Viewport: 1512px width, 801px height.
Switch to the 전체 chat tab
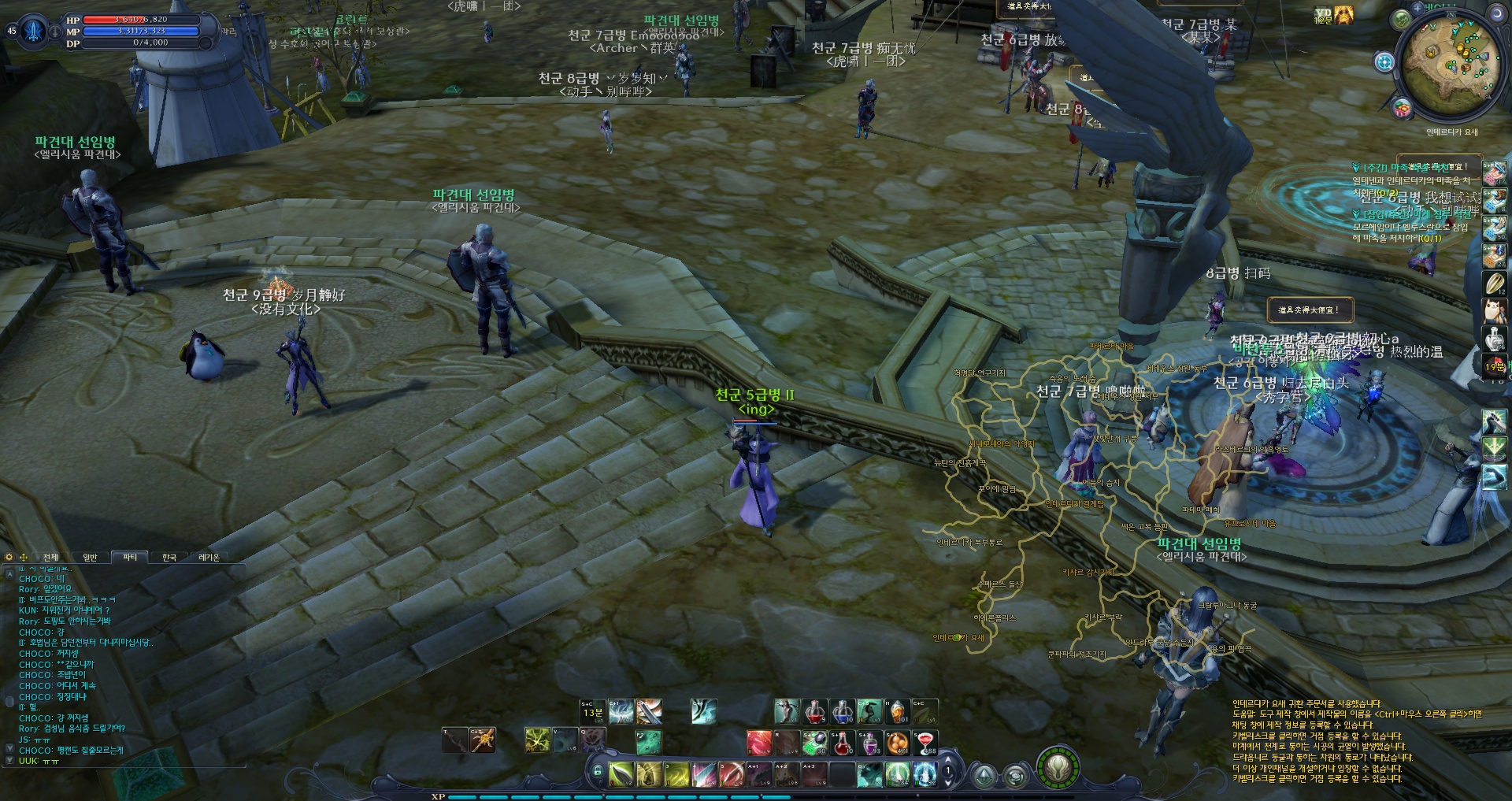click(50, 558)
